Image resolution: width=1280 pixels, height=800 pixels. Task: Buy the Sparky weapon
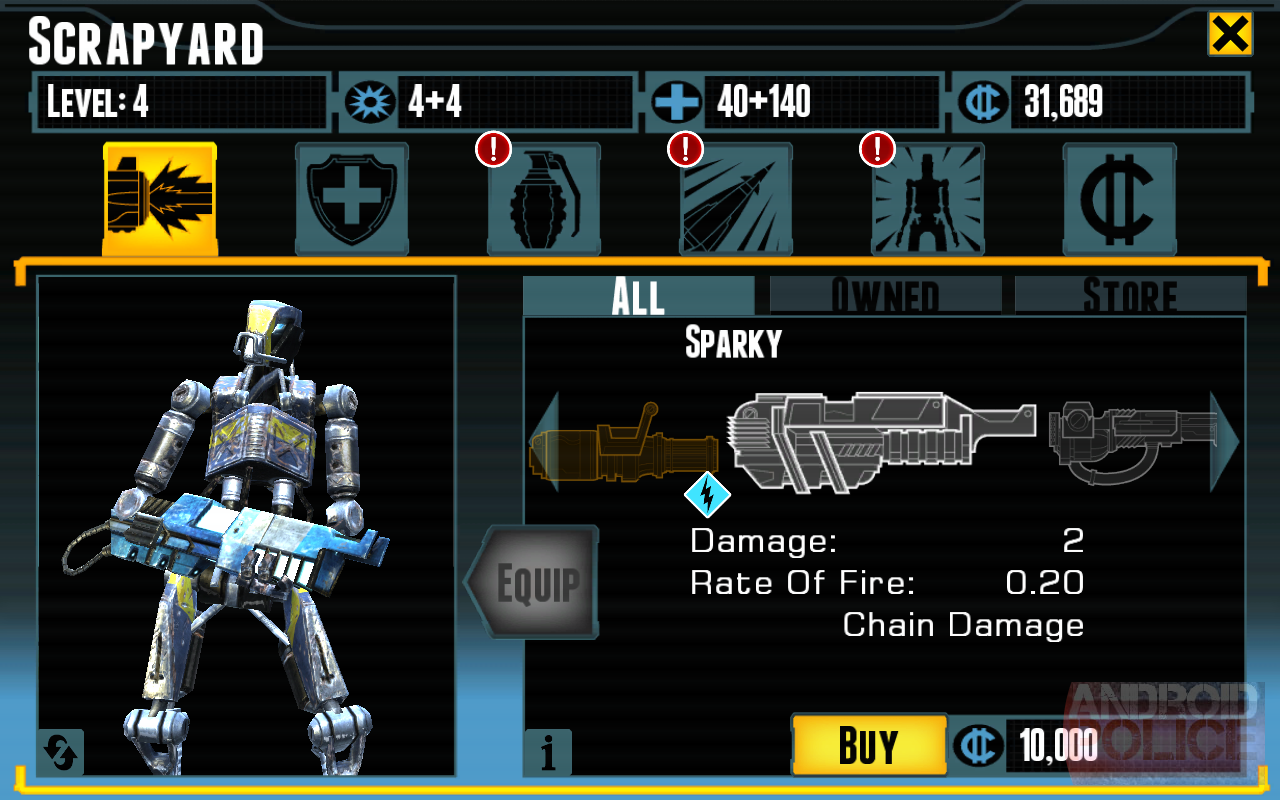[868, 745]
